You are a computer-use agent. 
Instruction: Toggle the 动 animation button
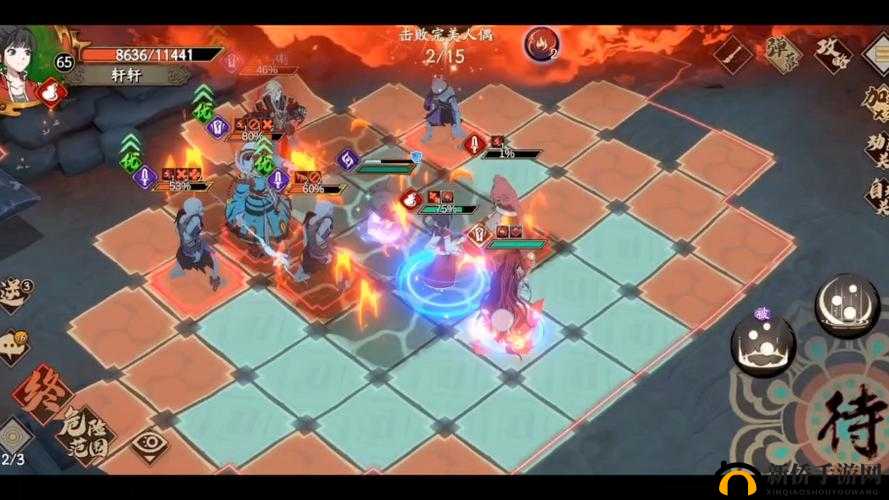pos(874,148)
